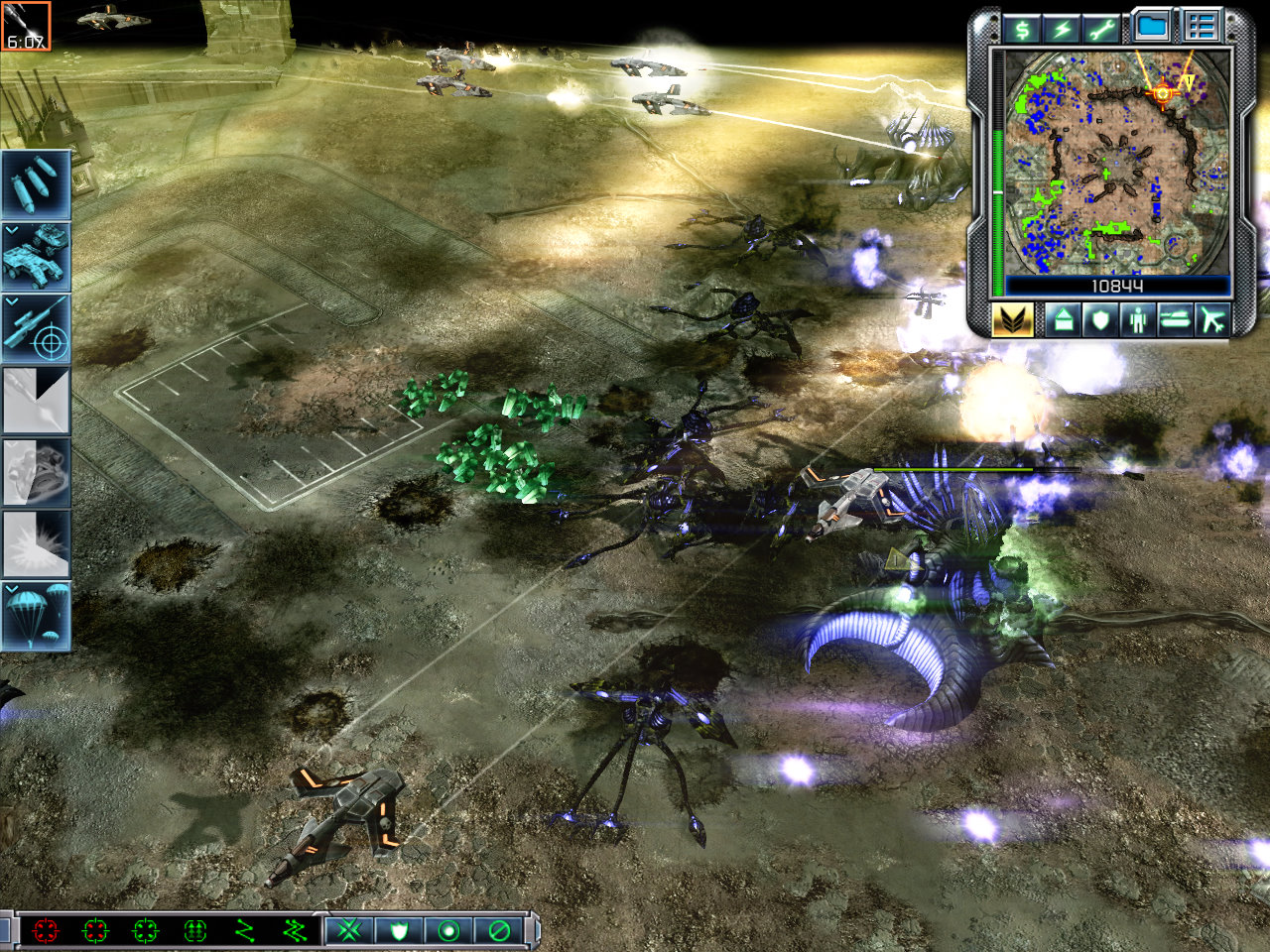
Task: Select the hold fire slashed circle
Action: (x=499, y=930)
